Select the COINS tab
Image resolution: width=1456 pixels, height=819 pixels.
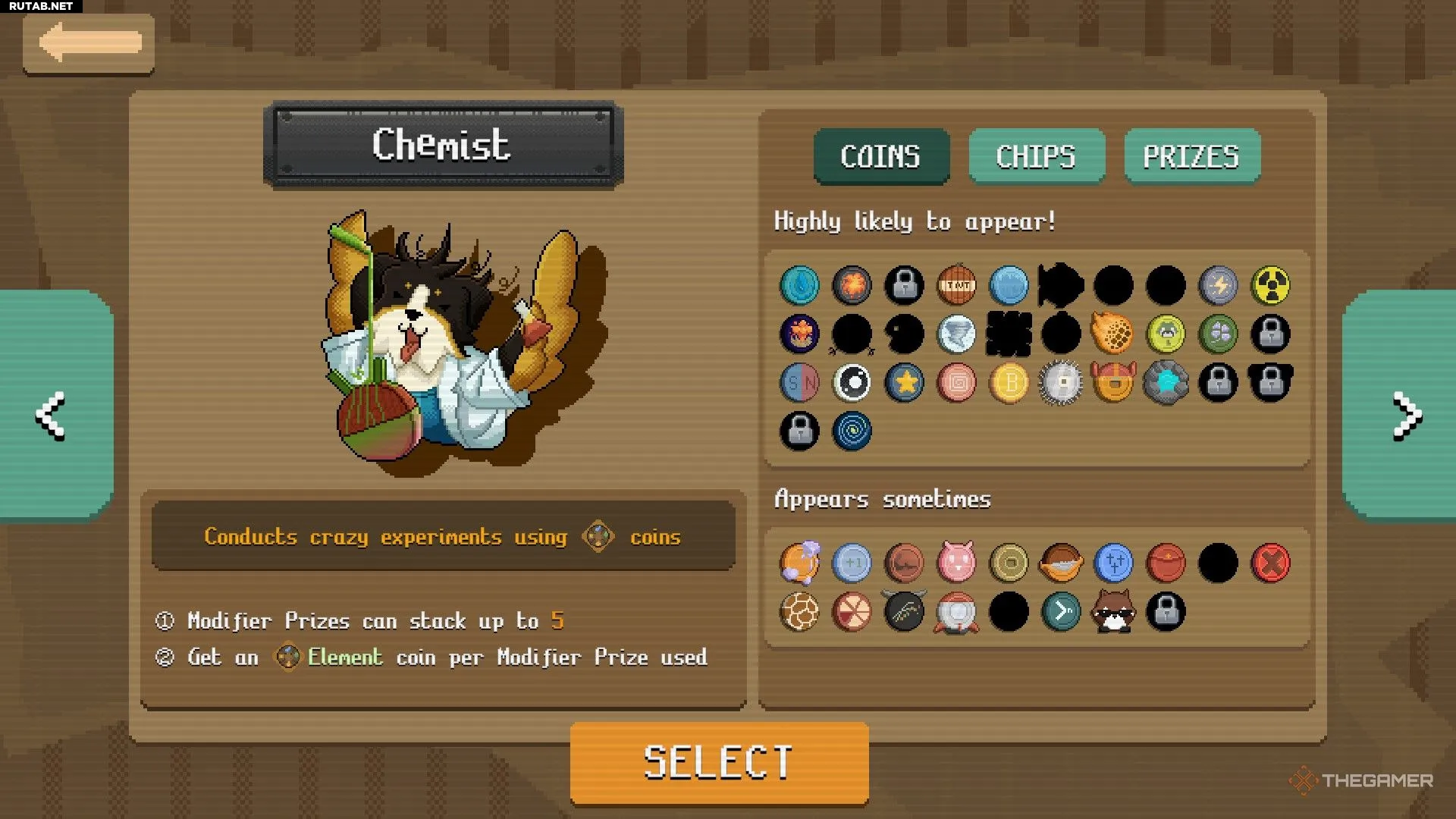pyautogui.click(x=880, y=156)
